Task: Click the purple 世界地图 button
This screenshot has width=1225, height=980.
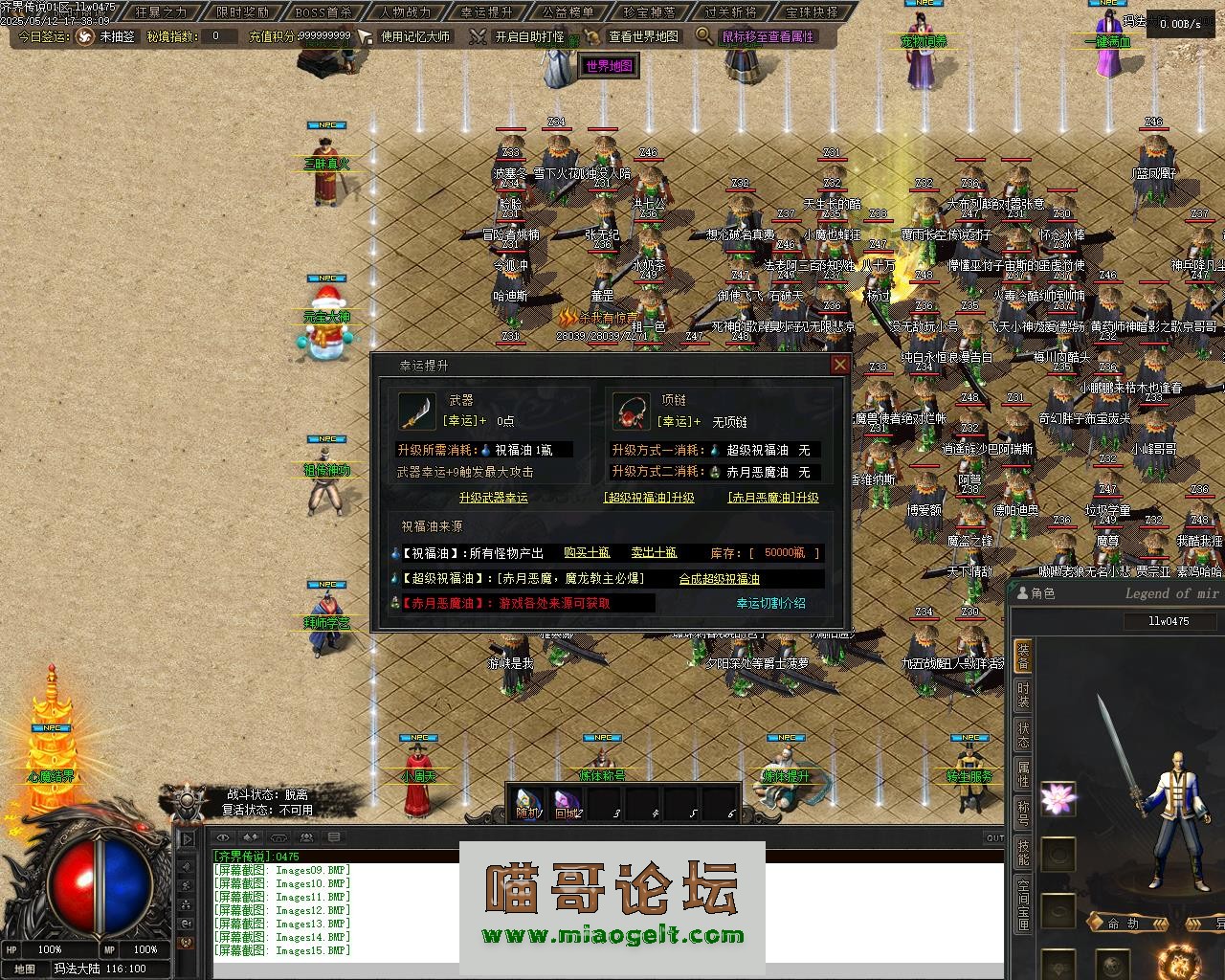Action: (610, 66)
